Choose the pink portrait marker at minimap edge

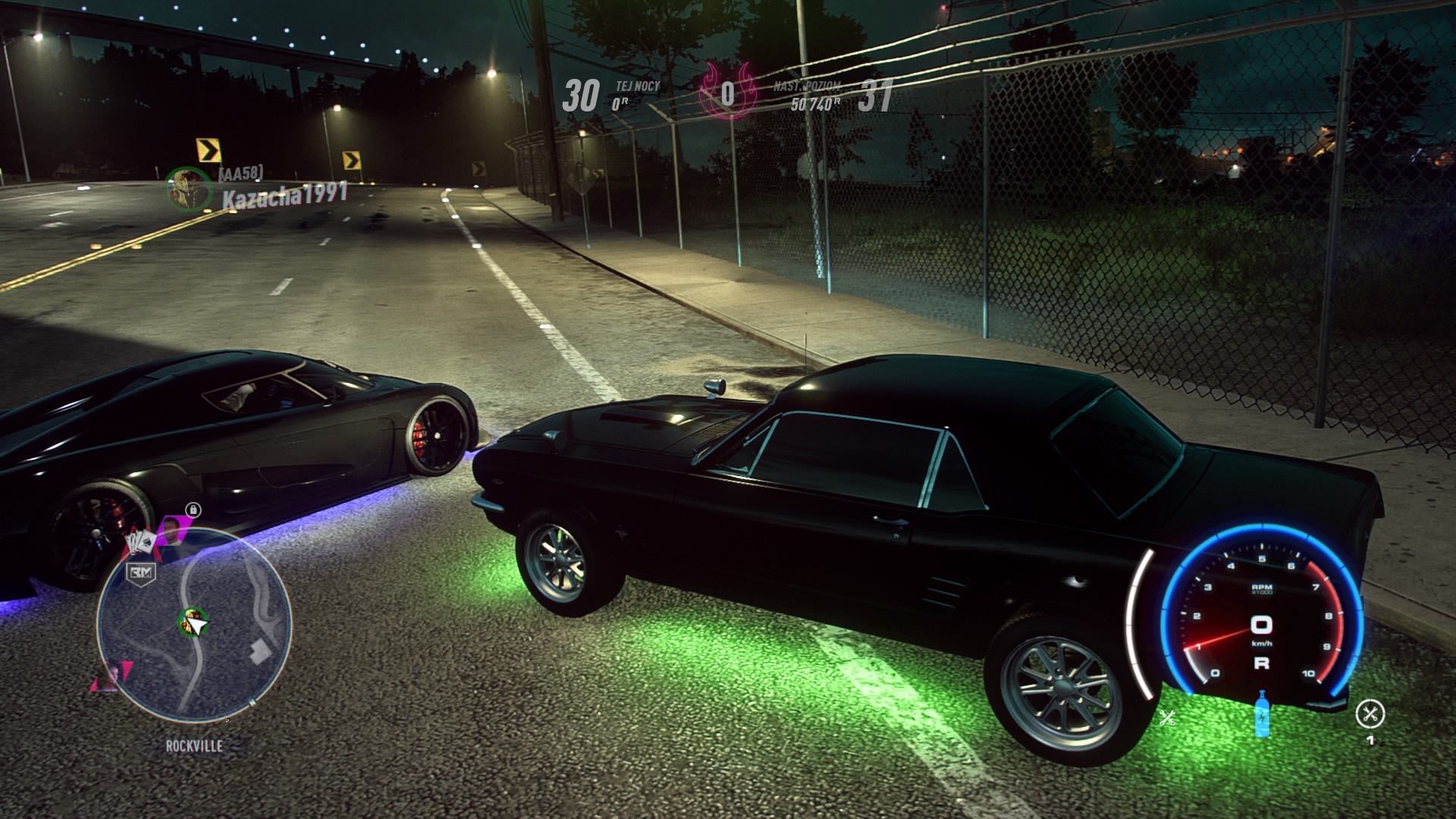[x=111, y=675]
